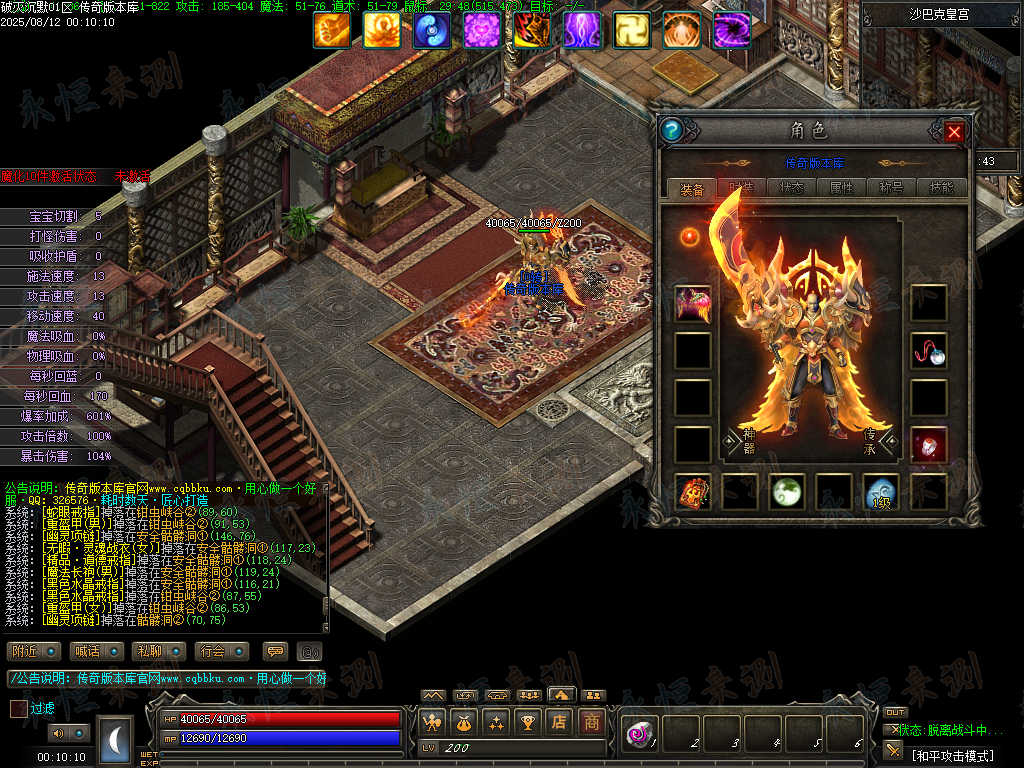Switch to the 状态 tab
Viewport: 1024px width, 768px height.
click(790, 187)
